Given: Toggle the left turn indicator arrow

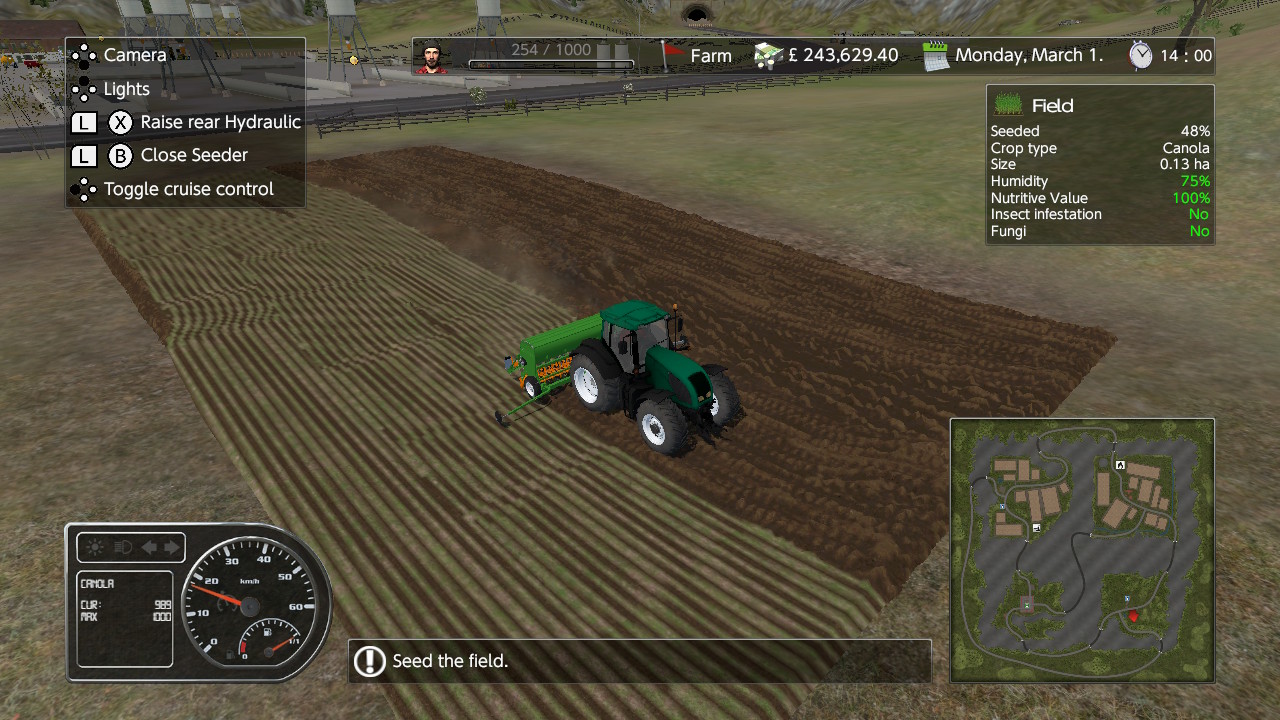Looking at the screenshot, I should (149, 547).
